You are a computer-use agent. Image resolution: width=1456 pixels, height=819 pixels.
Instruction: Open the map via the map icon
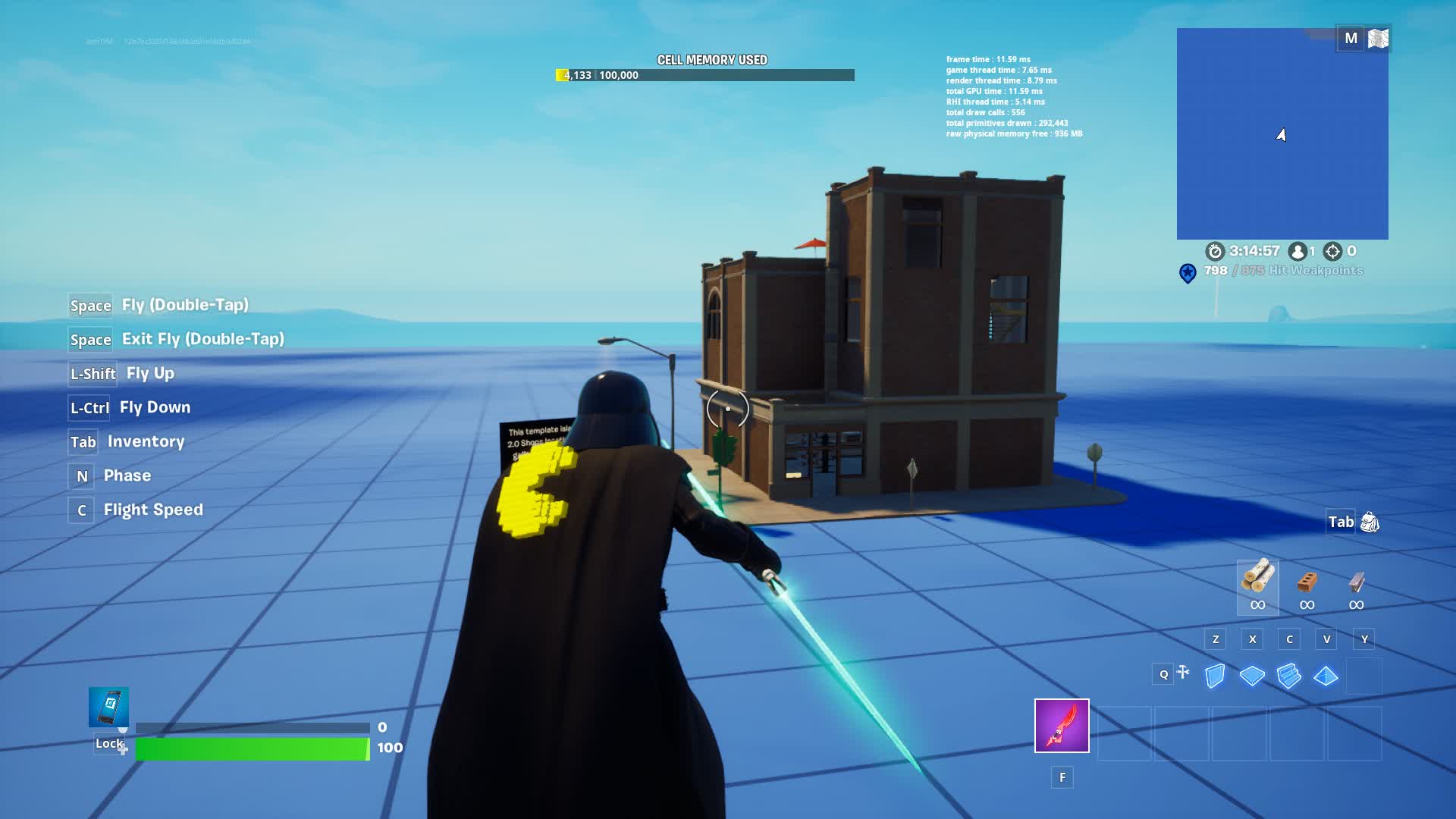1377,36
